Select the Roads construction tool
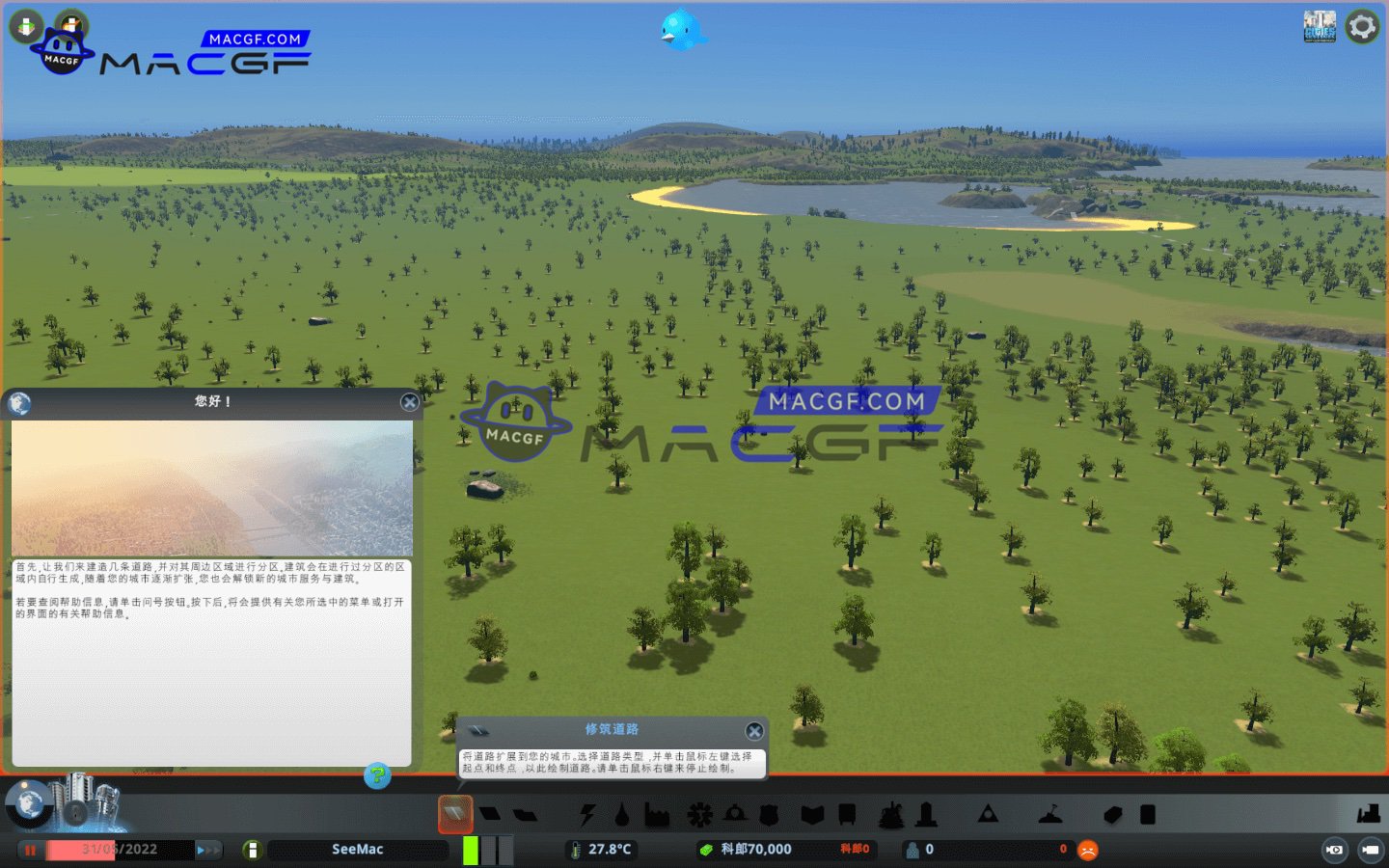1389x868 pixels. click(453, 813)
